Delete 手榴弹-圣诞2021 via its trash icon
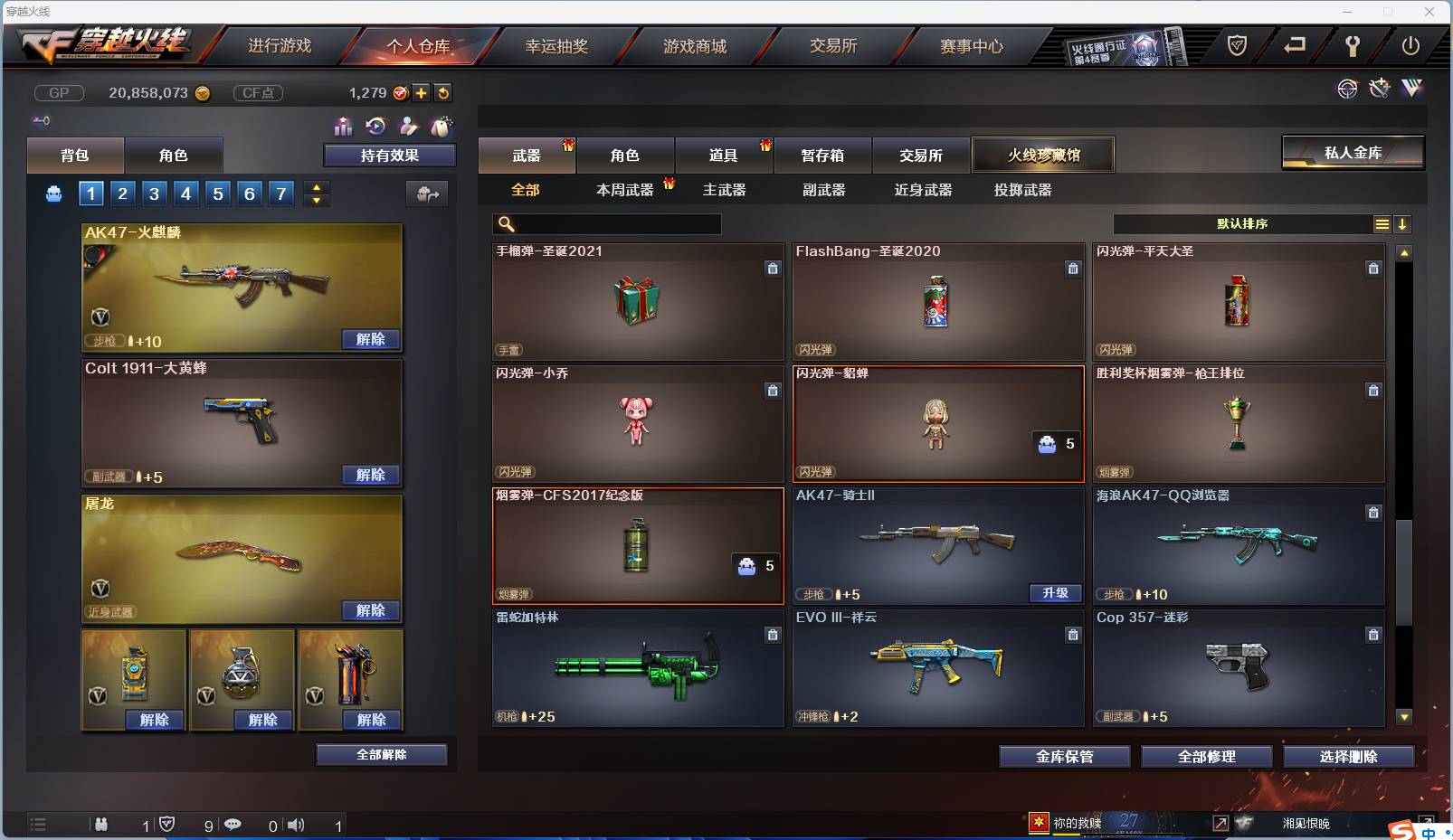1453x840 pixels. [774, 268]
